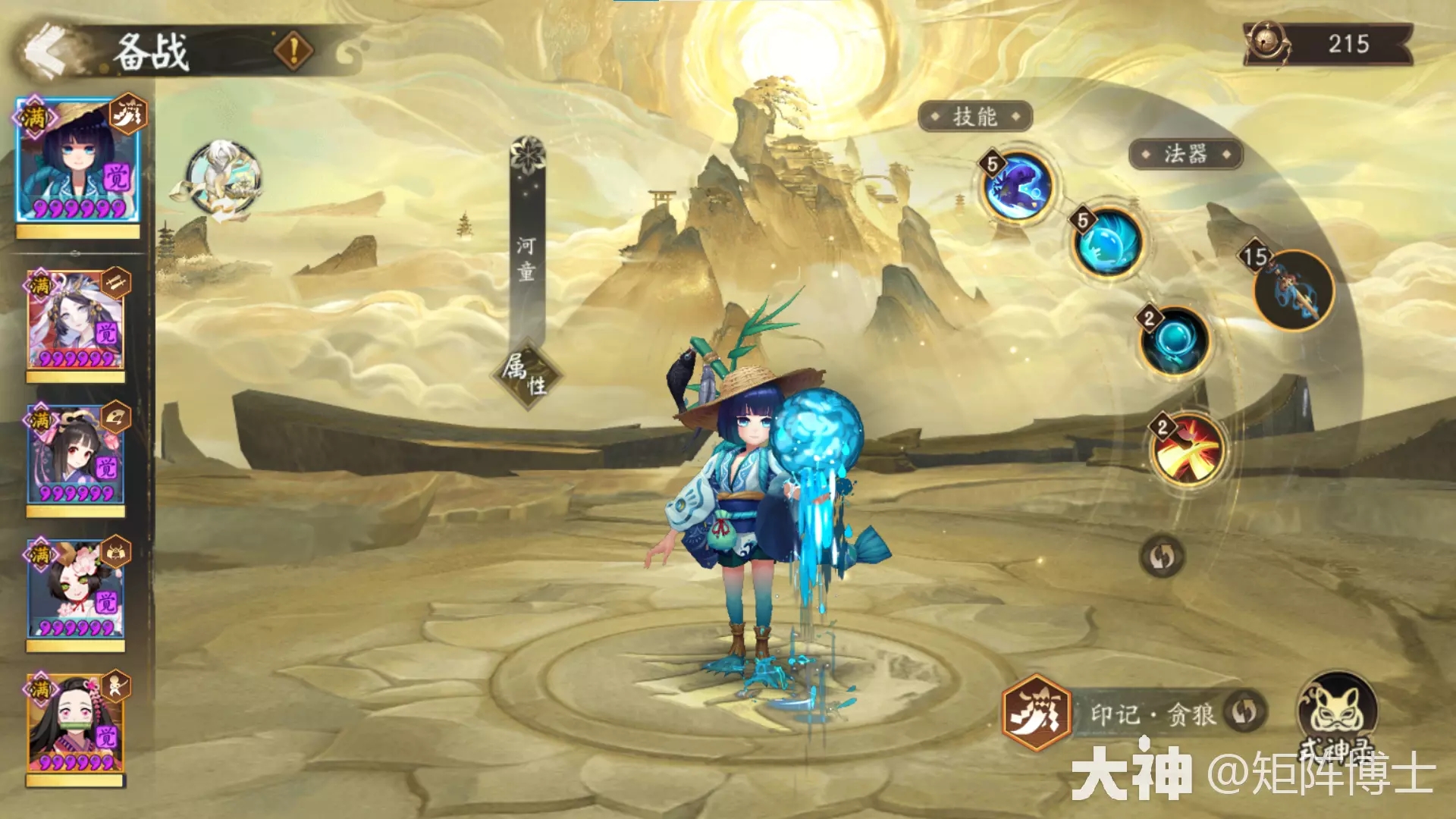Open the 法器 artifact label
The image size is (1456, 819).
tap(1185, 155)
